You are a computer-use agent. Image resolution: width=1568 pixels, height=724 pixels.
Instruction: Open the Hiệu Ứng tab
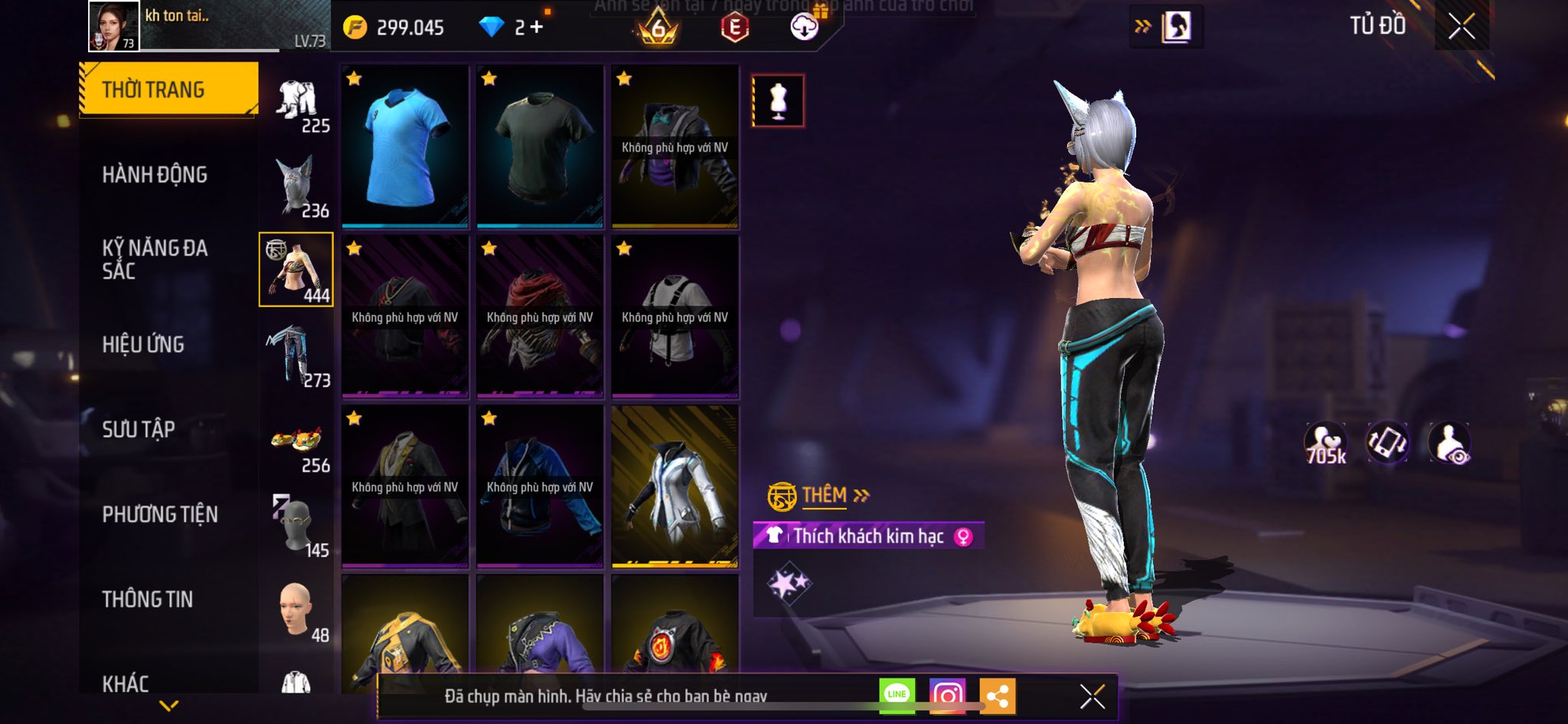point(143,345)
